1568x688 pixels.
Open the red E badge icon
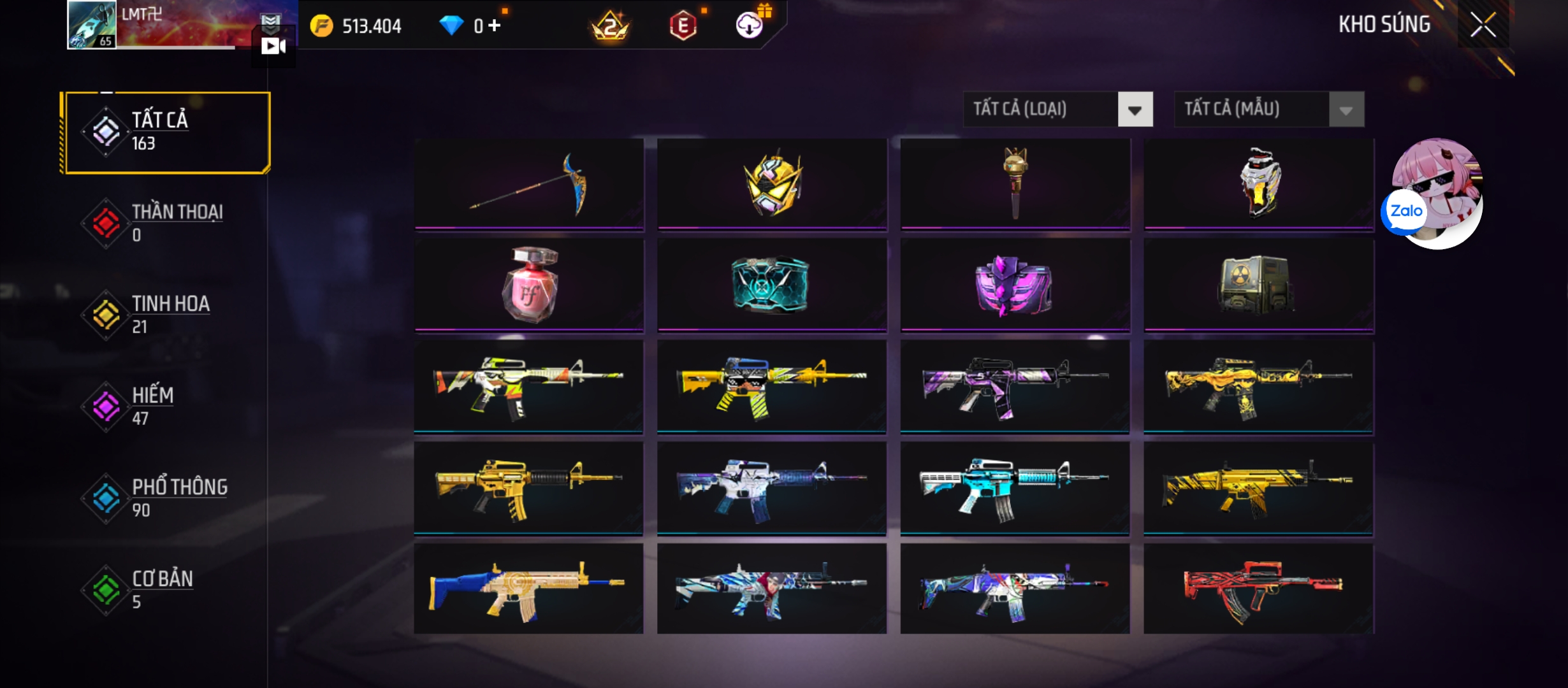[683, 26]
